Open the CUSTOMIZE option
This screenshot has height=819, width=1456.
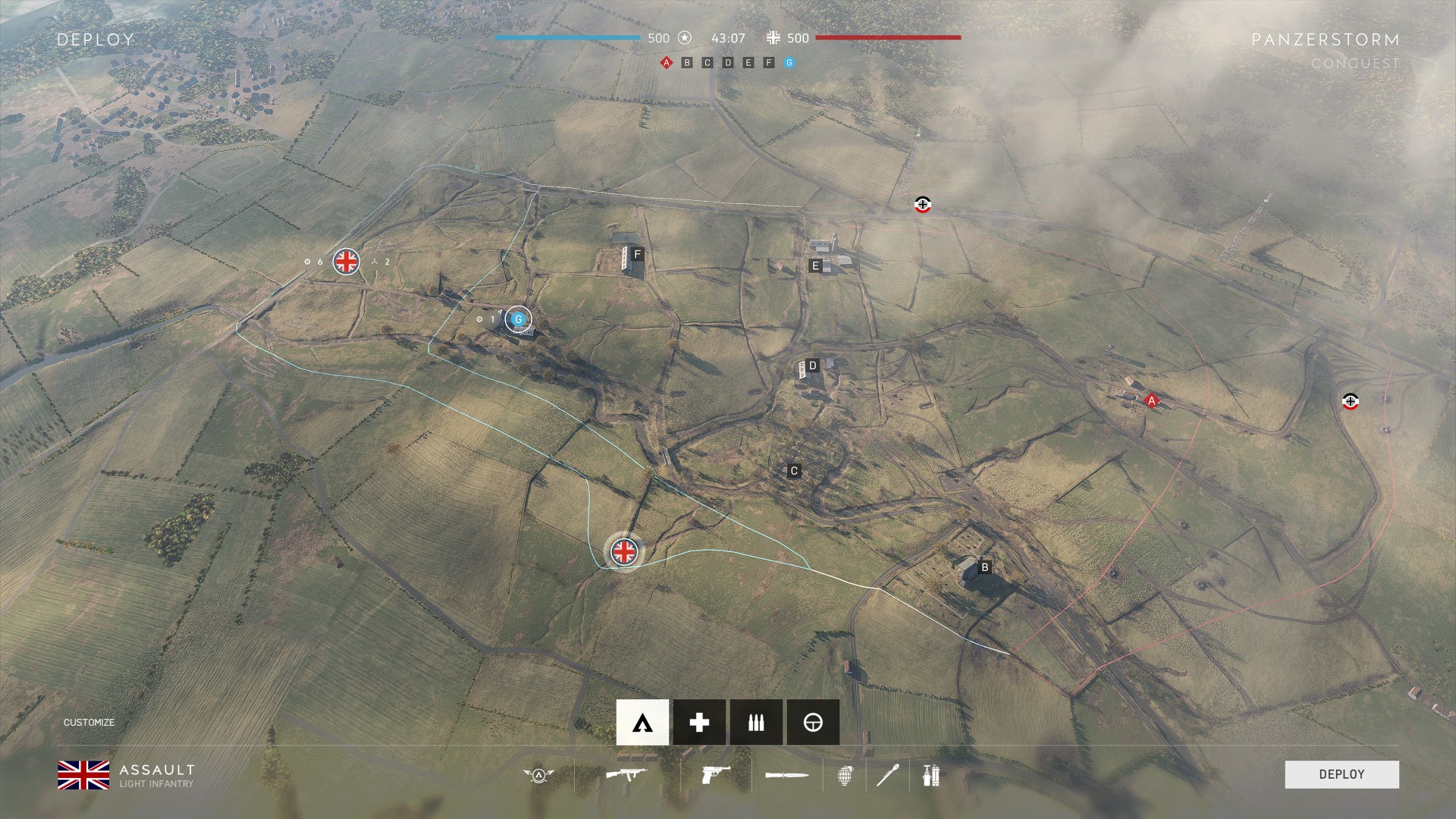pos(89,723)
